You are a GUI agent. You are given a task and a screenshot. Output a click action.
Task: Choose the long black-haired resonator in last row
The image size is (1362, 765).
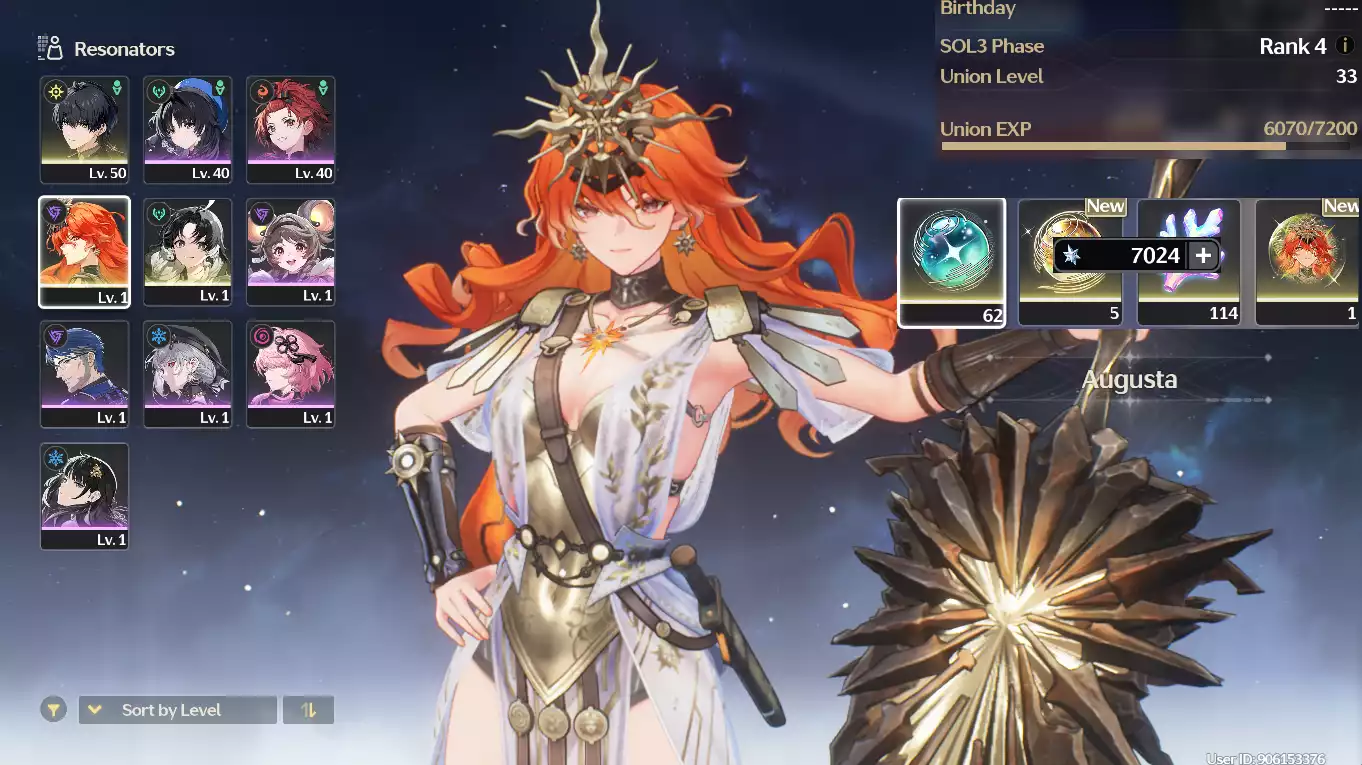(84, 495)
